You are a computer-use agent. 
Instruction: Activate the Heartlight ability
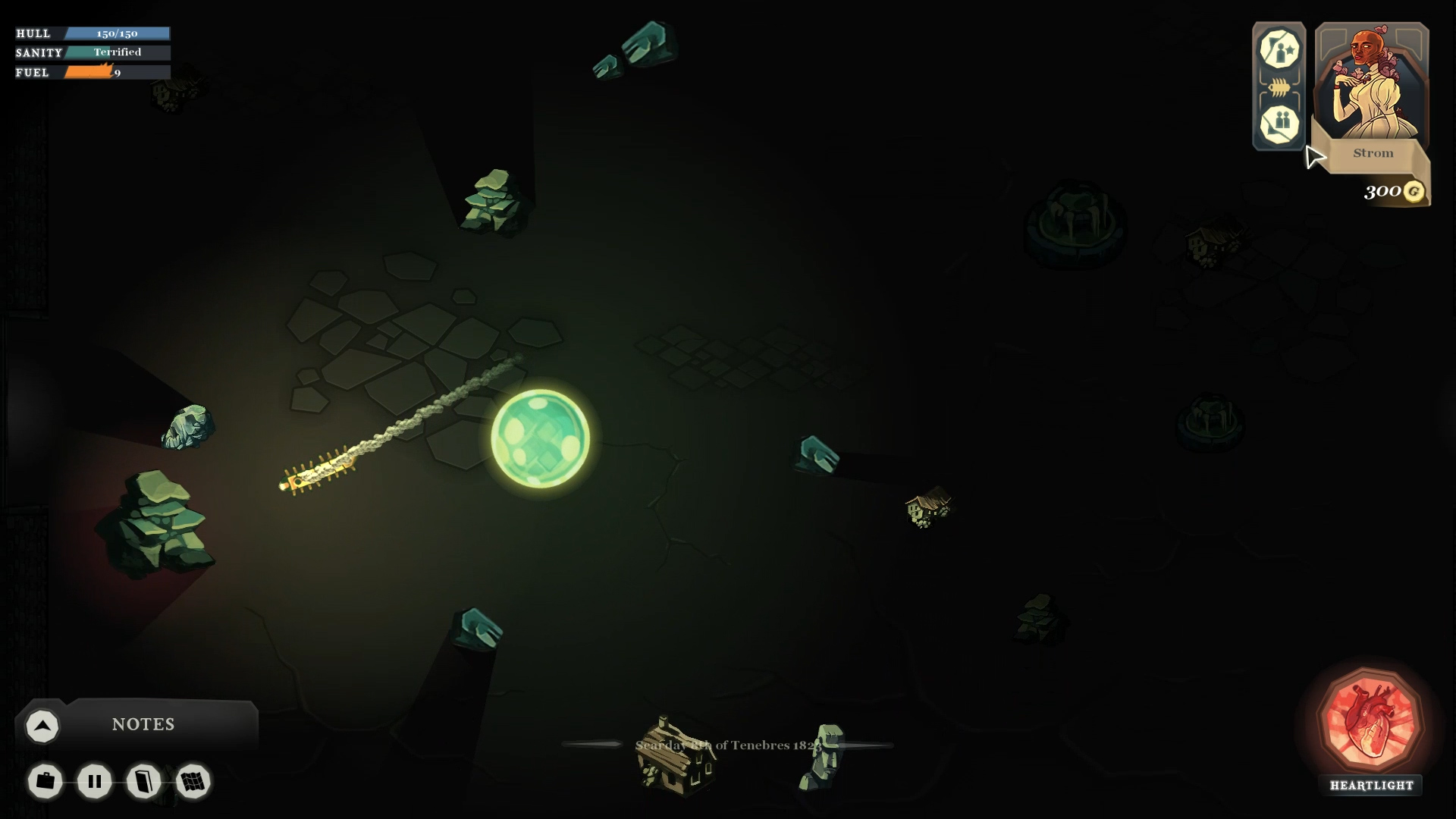pos(1371,721)
